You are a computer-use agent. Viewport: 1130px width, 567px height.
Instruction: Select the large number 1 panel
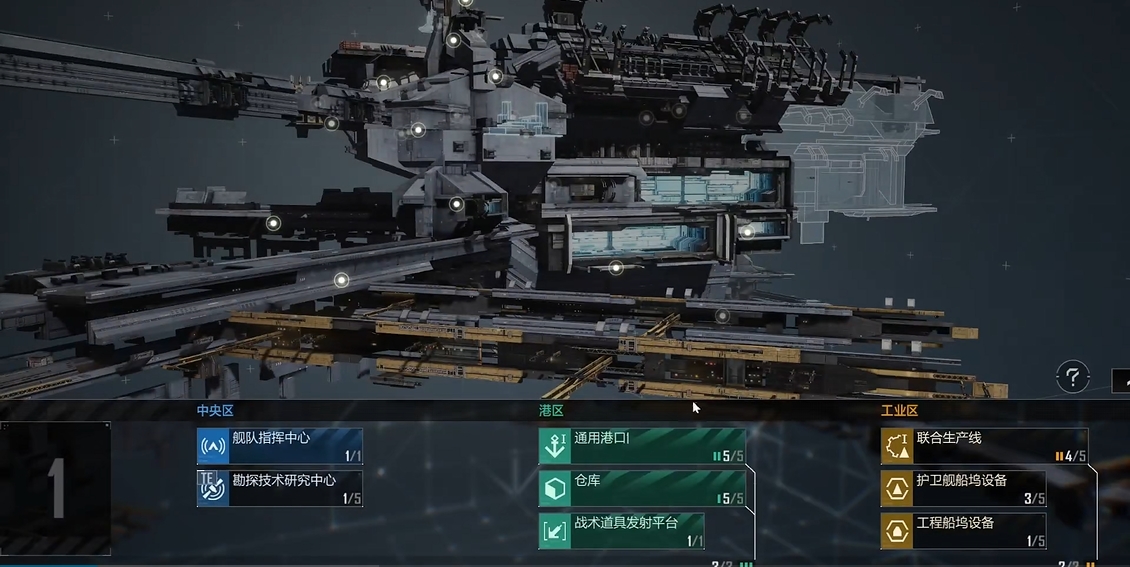pyautogui.click(x=56, y=488)
